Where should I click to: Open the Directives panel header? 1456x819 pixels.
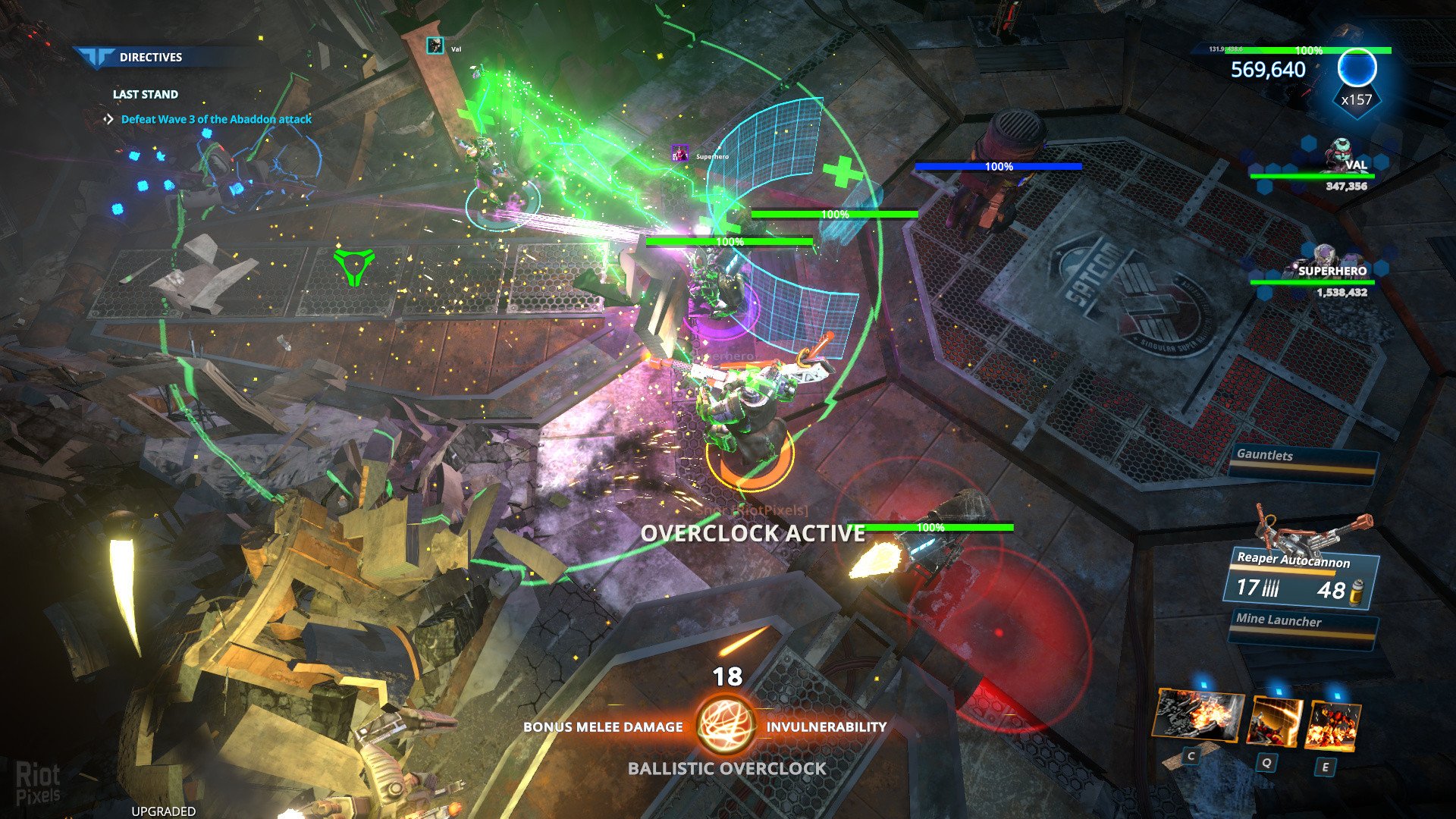tap(150, 57)
